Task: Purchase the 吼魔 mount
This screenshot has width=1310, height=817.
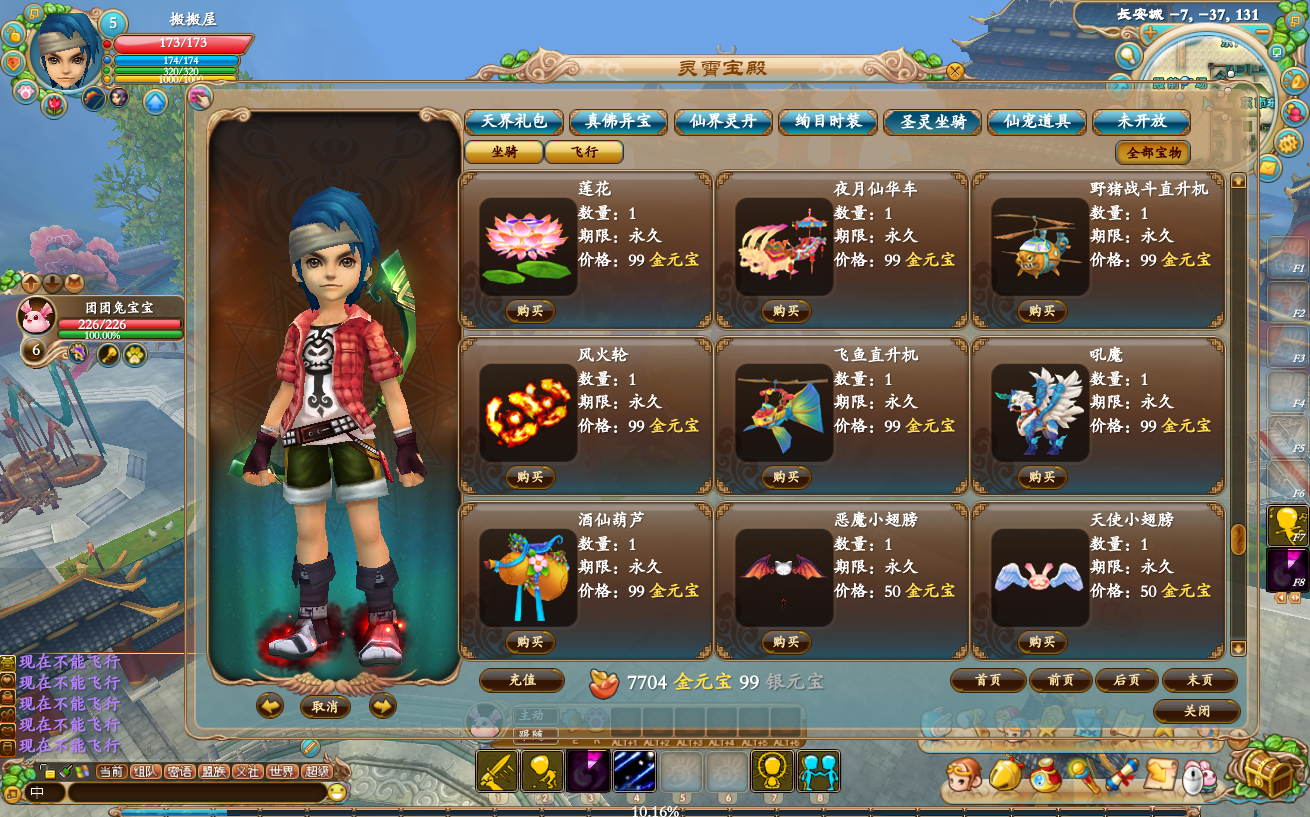Action: [x=1042, y=477]
